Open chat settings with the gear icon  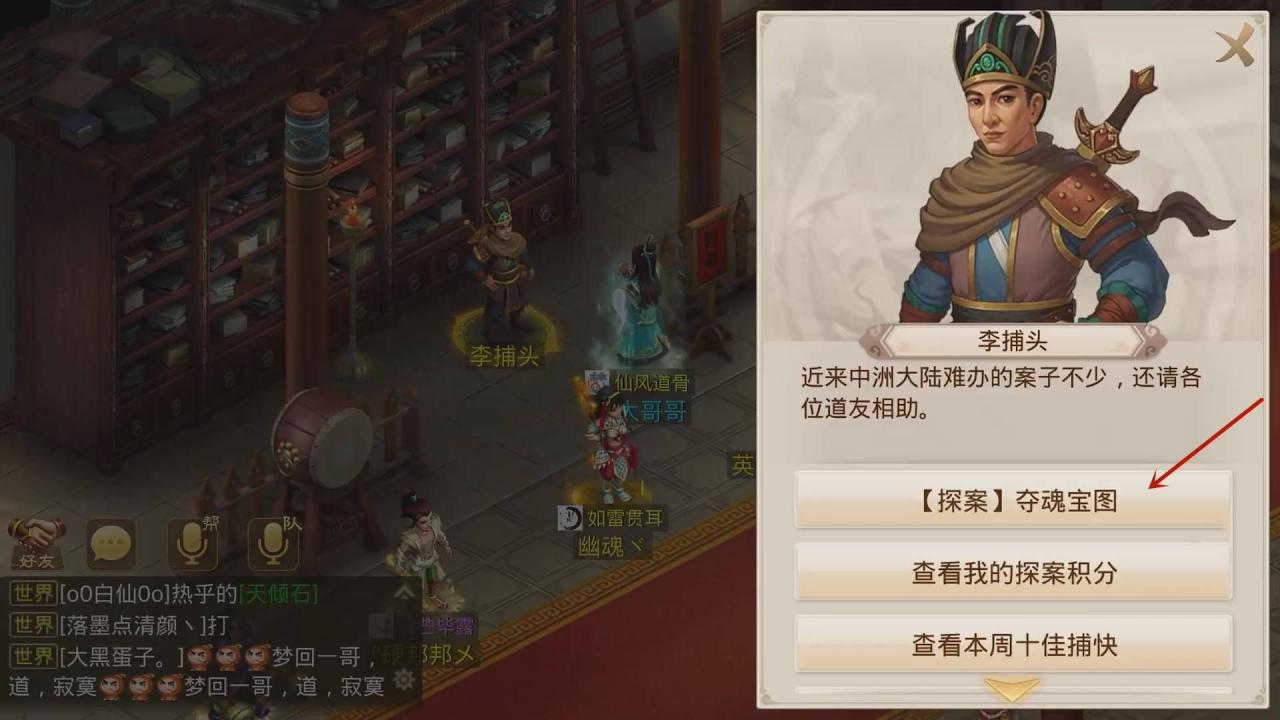pos(404,677)
